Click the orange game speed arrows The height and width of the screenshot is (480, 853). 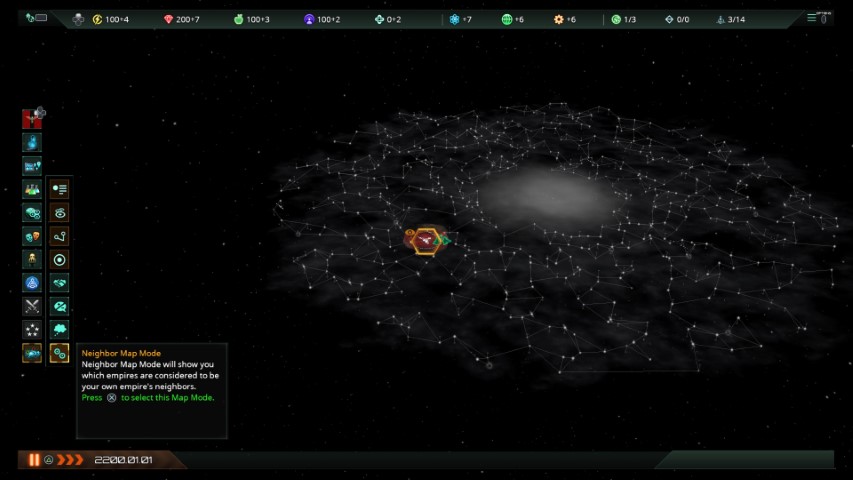pyautogui.click(x=70, y=460)
